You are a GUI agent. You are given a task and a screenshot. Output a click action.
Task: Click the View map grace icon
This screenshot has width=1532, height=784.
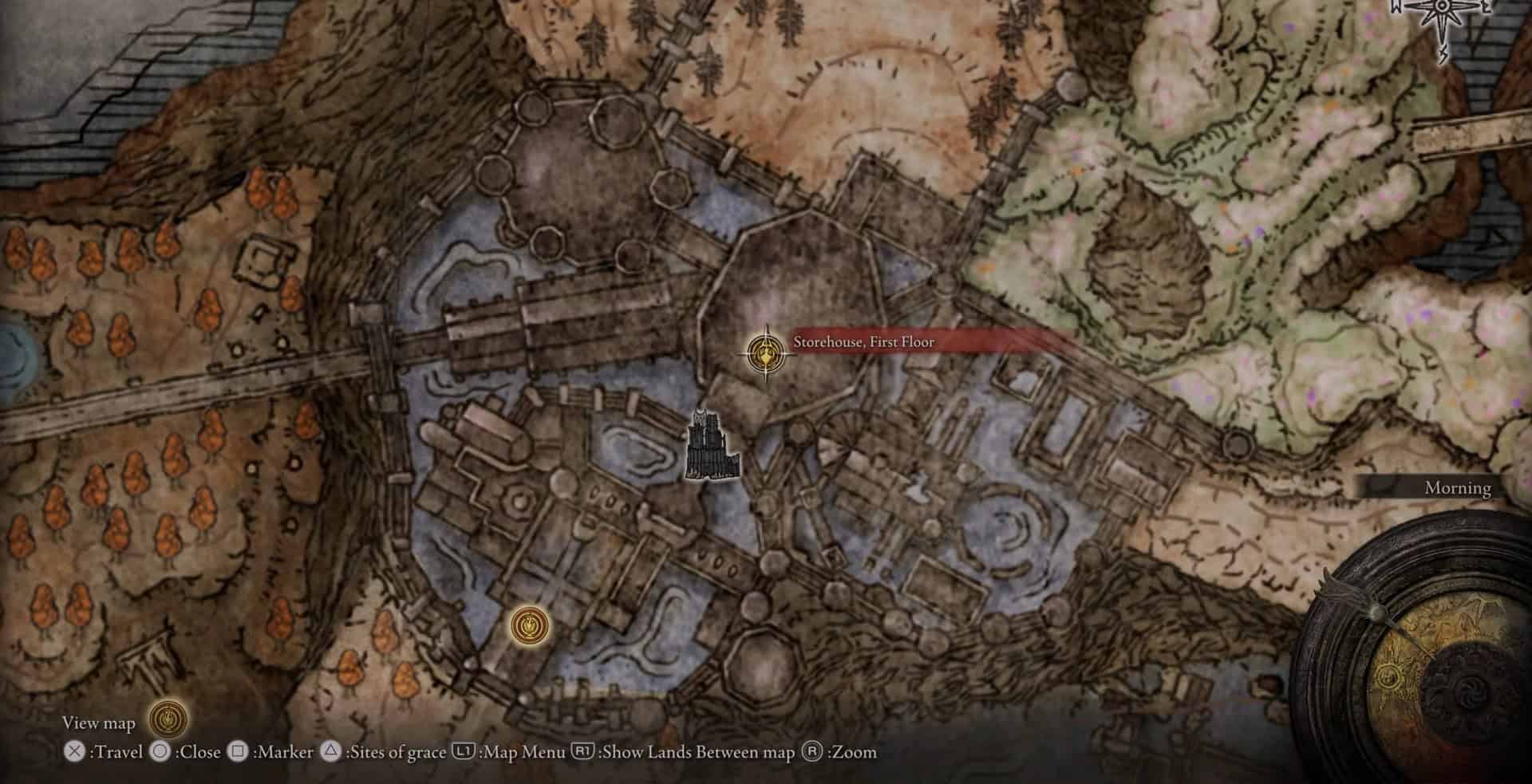(168, 720)
